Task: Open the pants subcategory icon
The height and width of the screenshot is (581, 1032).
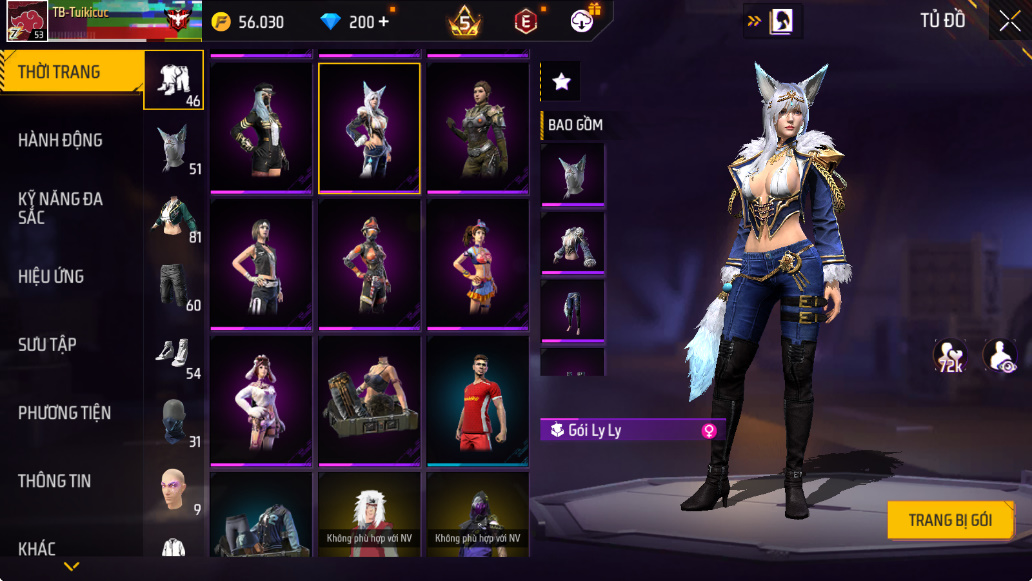Action: (174, 286)
